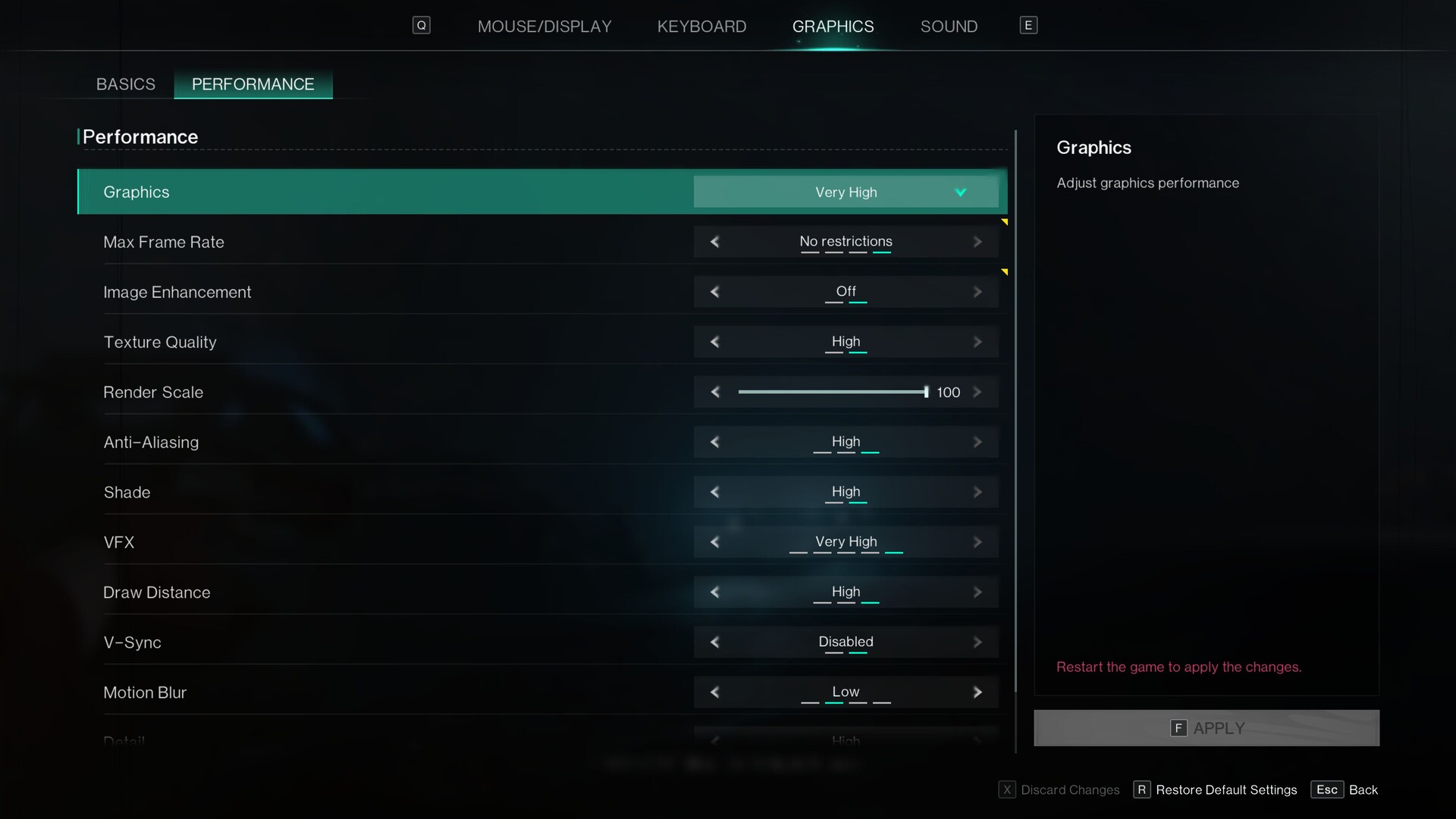Click the Graphics top tab

833,27
